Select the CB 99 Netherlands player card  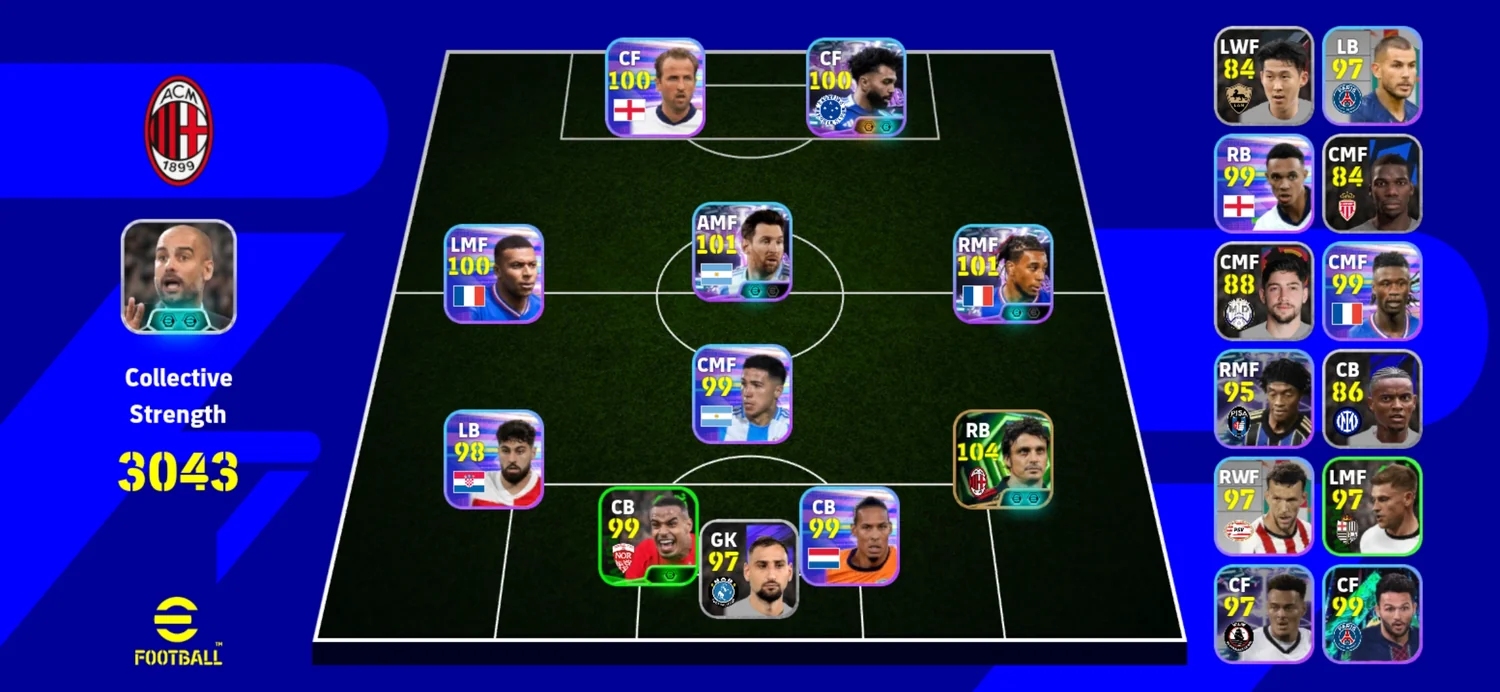[849, 536]
